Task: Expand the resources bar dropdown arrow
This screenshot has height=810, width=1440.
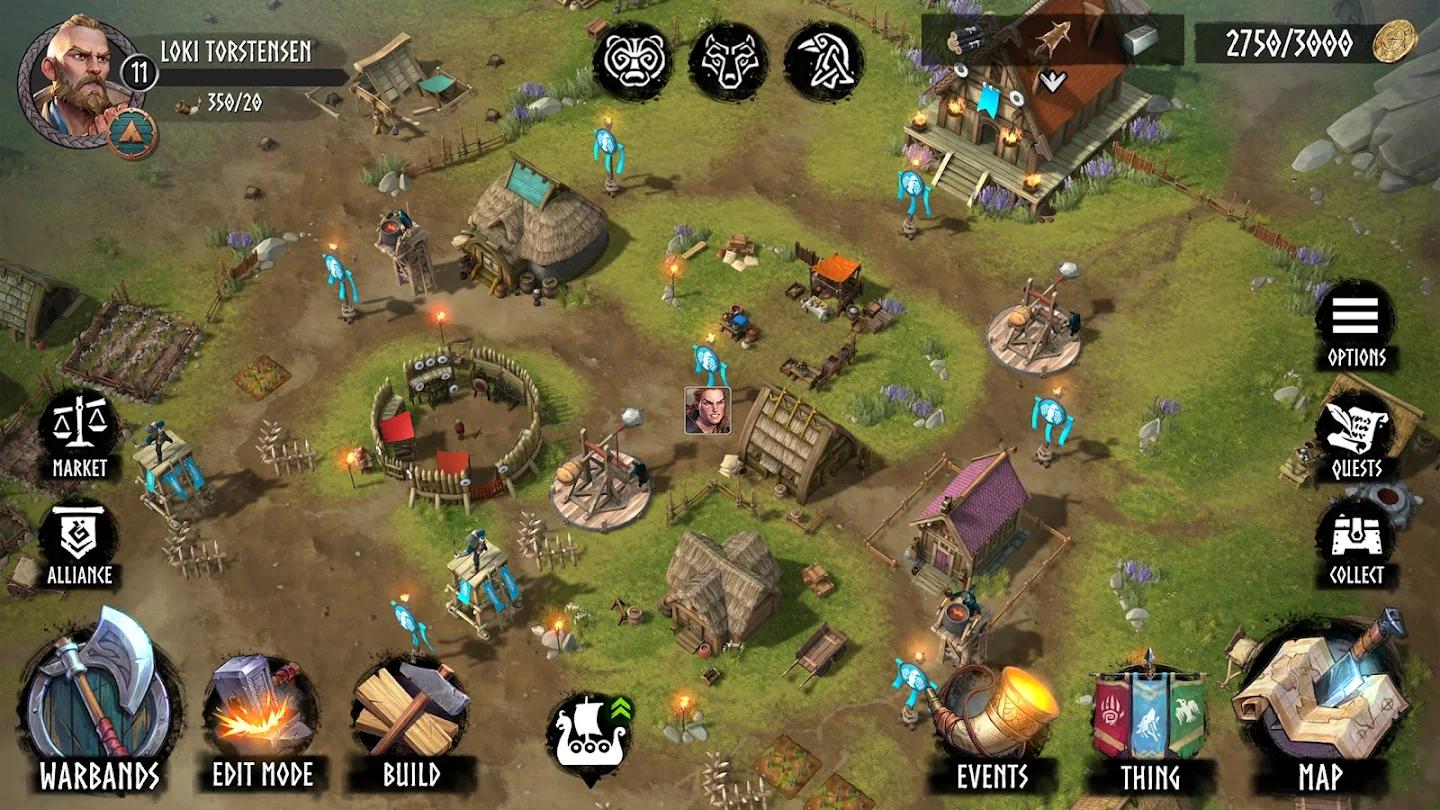Action: (1052, 81)
